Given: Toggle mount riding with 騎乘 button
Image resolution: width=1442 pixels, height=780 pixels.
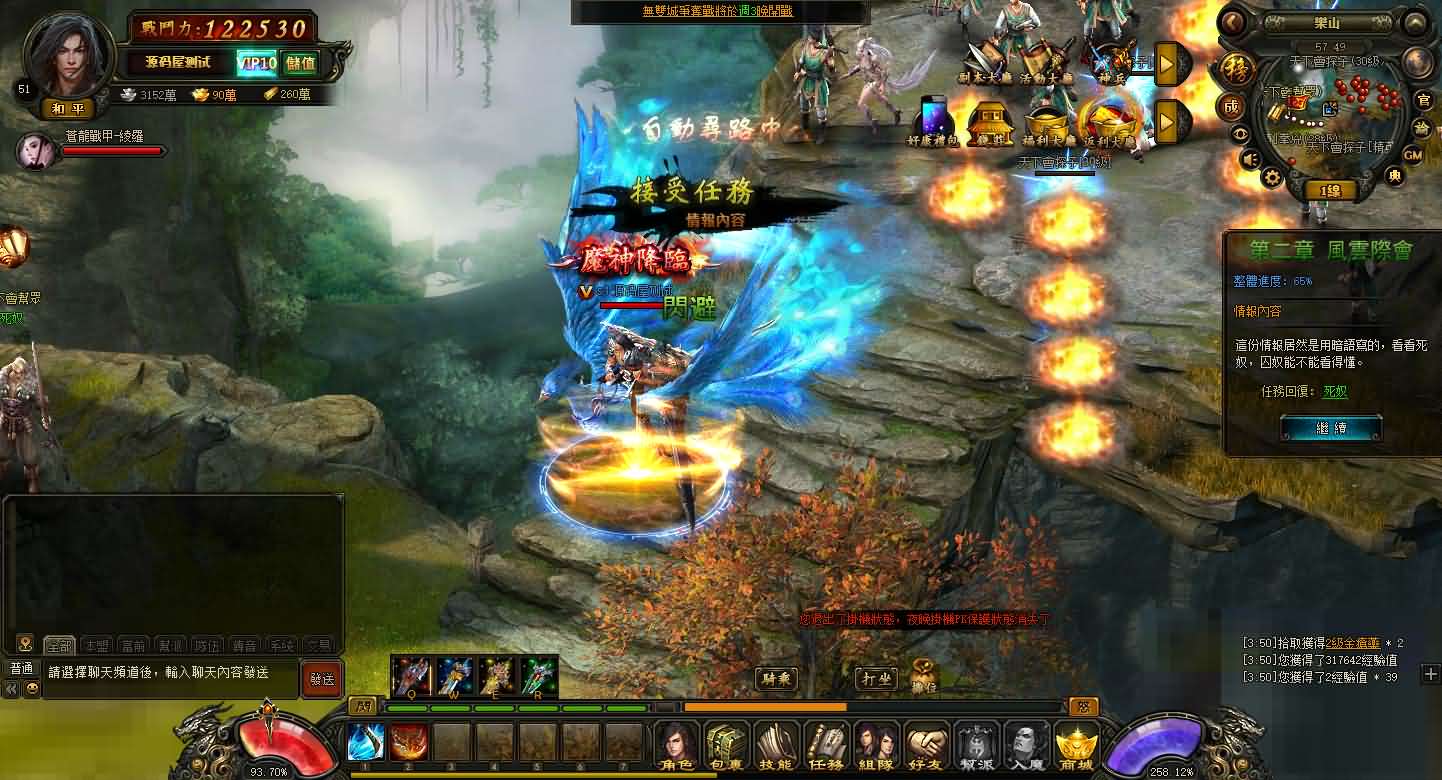Looking at the screenshot, I should click(777, 676).
